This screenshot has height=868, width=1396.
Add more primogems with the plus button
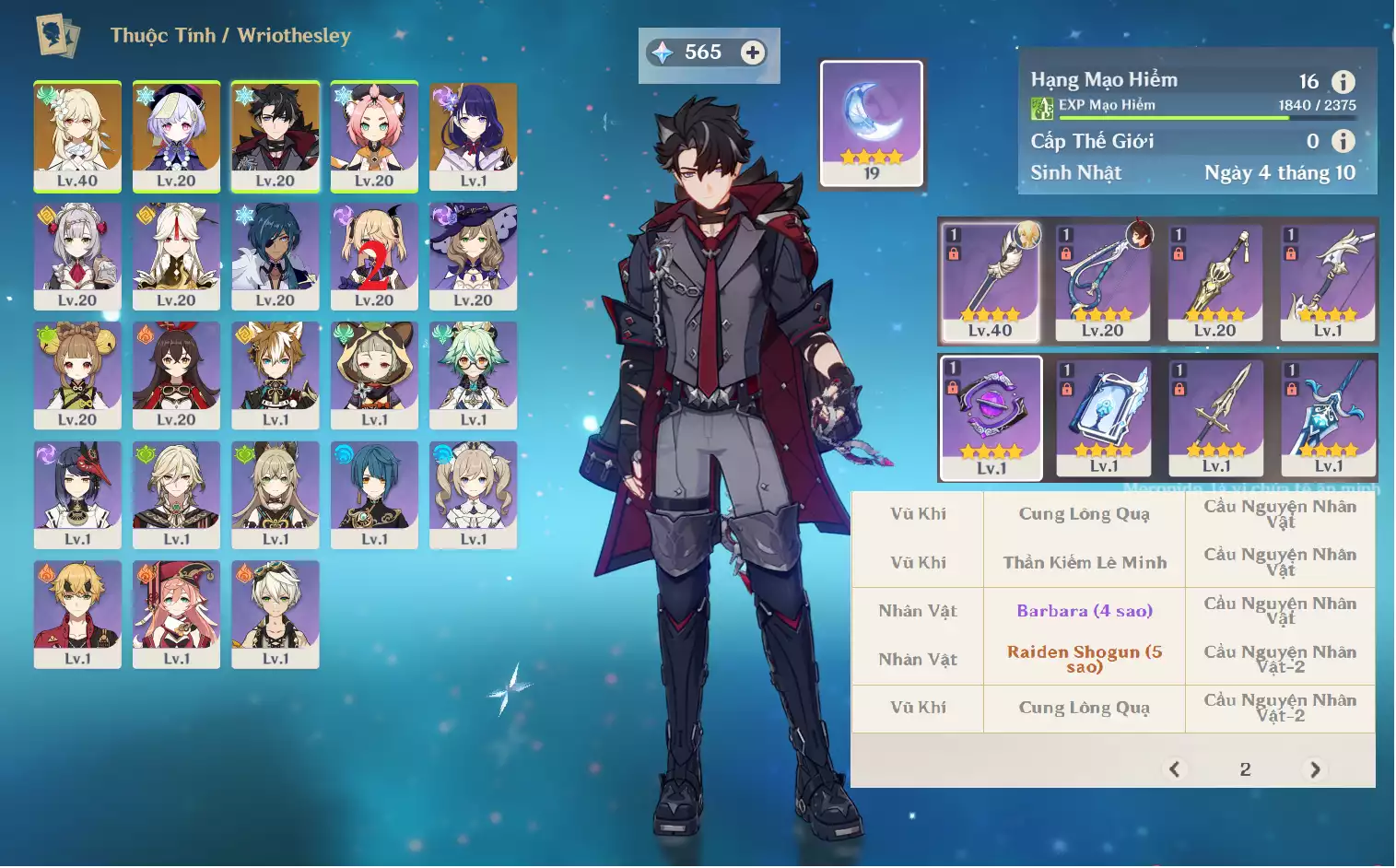click(752, 53)
